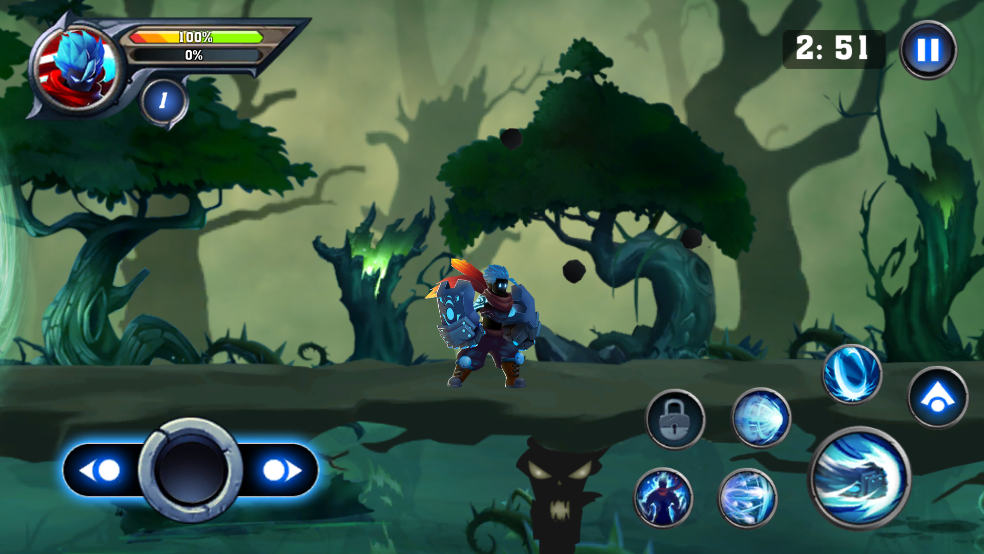Viewport: 984px width, 554px height.
Task: Tap the move-right arrow on the movement pad
Action: pos(278,470)
